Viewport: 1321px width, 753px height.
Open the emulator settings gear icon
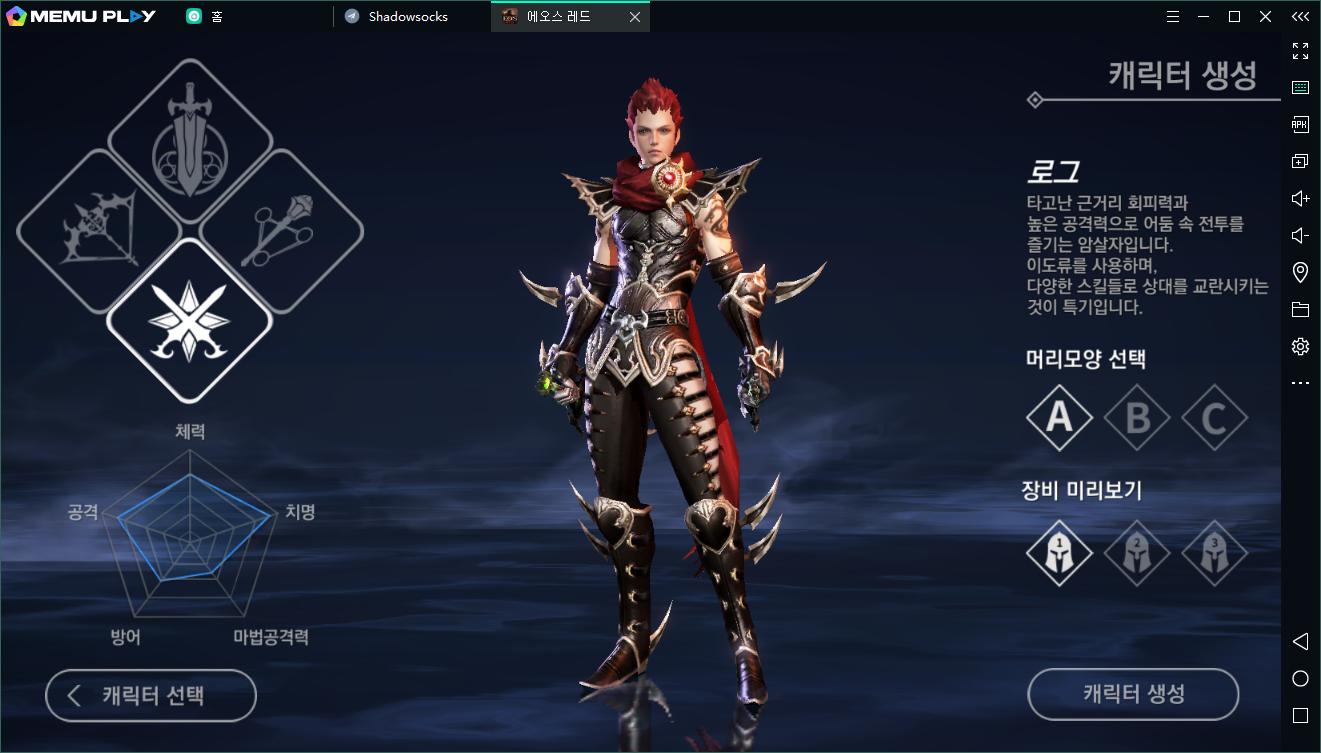[x=1300, y=347]
